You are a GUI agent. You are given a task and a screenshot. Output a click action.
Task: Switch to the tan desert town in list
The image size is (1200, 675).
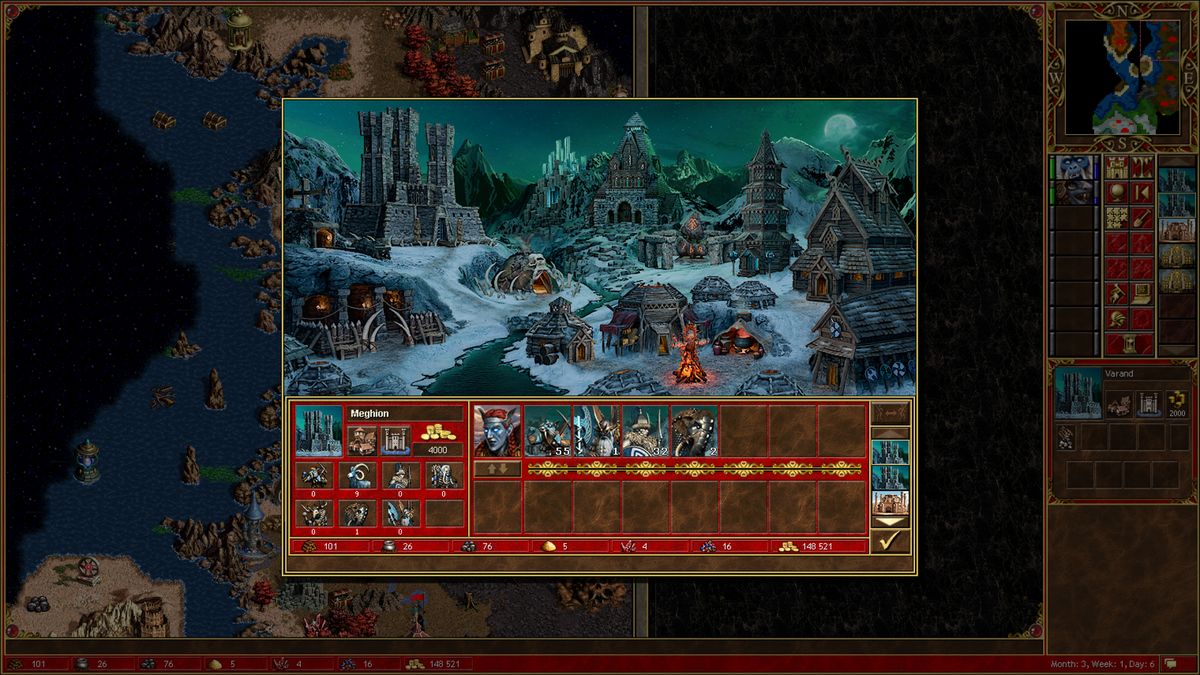(x=889, y=502)
